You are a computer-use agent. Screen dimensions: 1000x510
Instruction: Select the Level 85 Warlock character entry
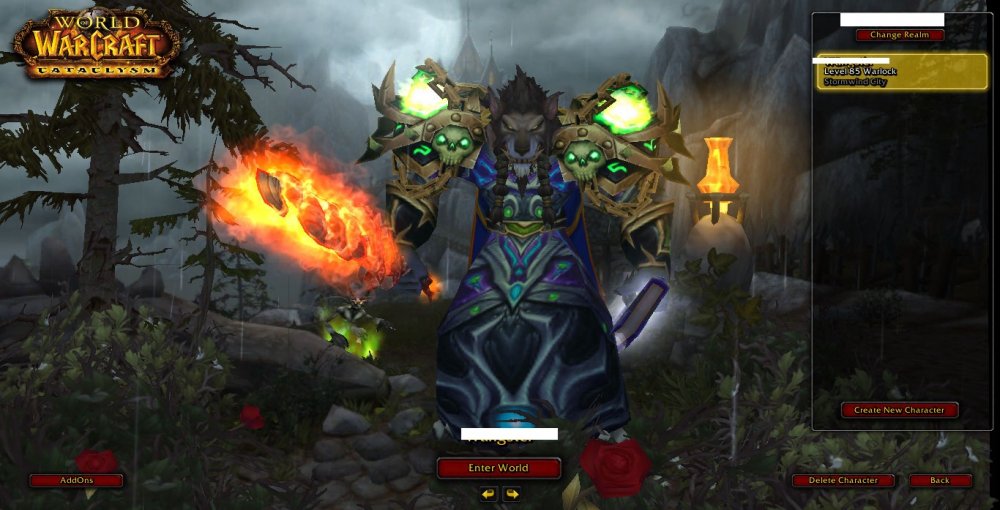point(901,72)
